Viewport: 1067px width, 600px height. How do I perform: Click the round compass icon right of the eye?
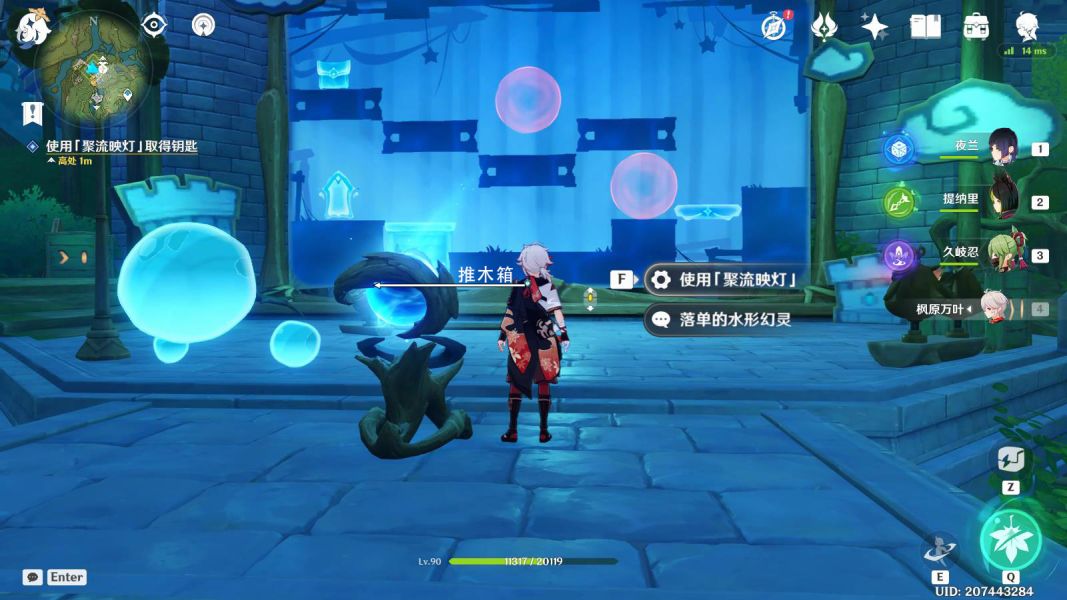pyautogui.click(x=203, y=25)
